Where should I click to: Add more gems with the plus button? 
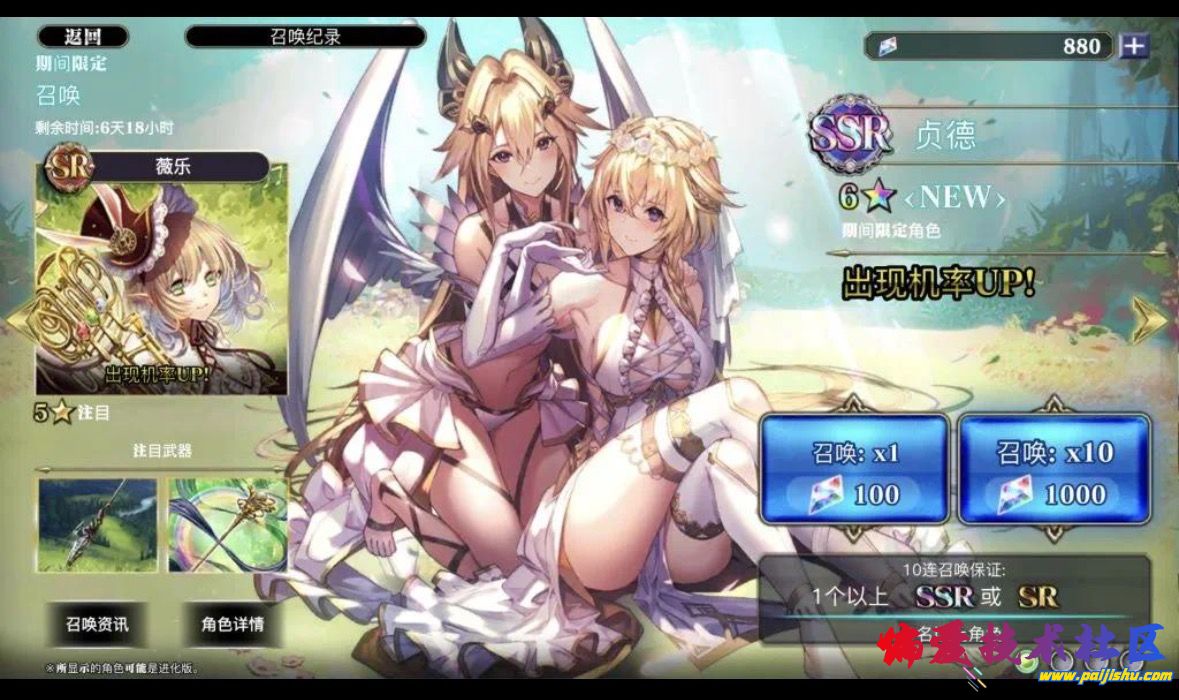pyautogui.click(x=1133, y=46)
